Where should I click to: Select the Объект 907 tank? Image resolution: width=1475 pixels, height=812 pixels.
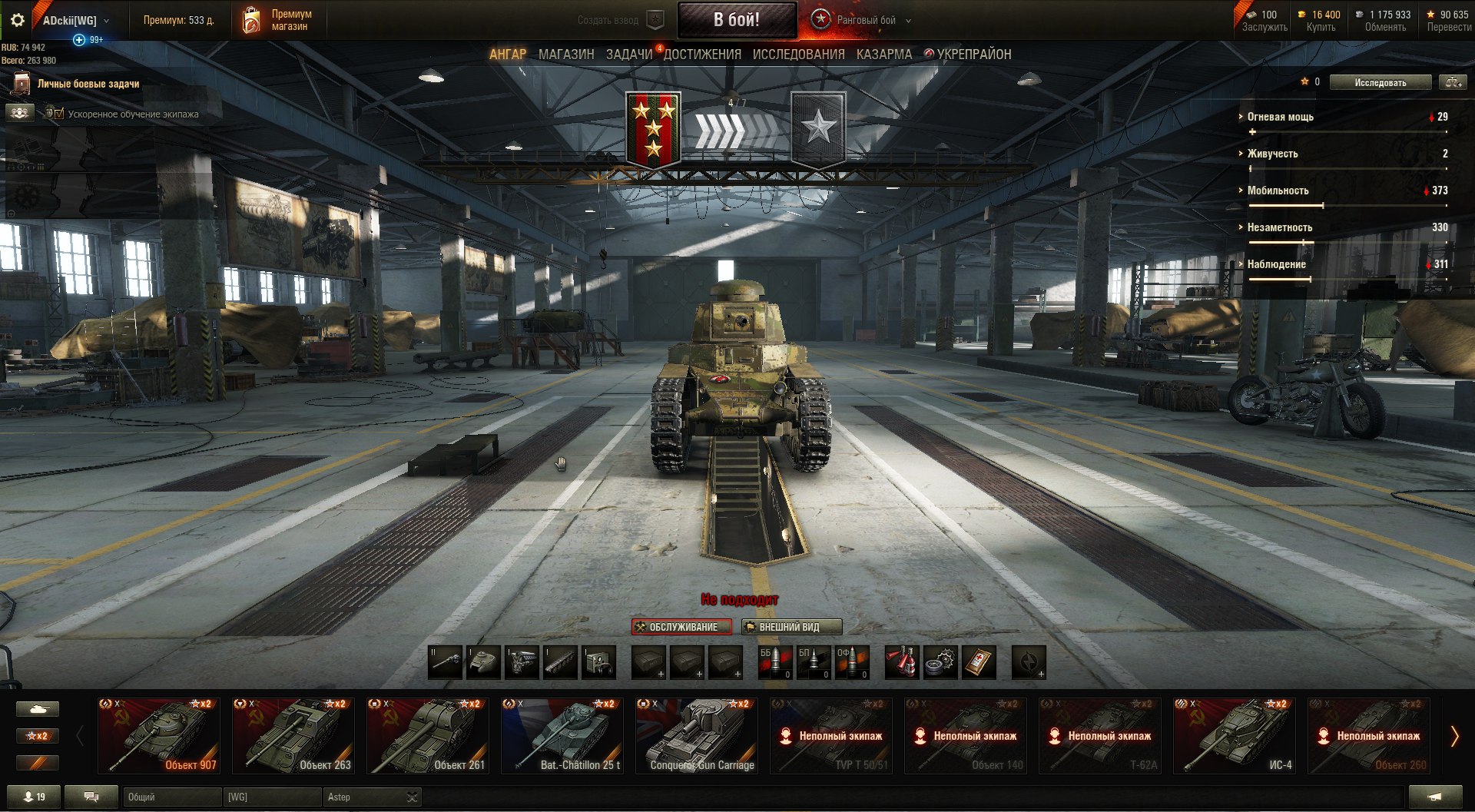(x=159, y=735)
